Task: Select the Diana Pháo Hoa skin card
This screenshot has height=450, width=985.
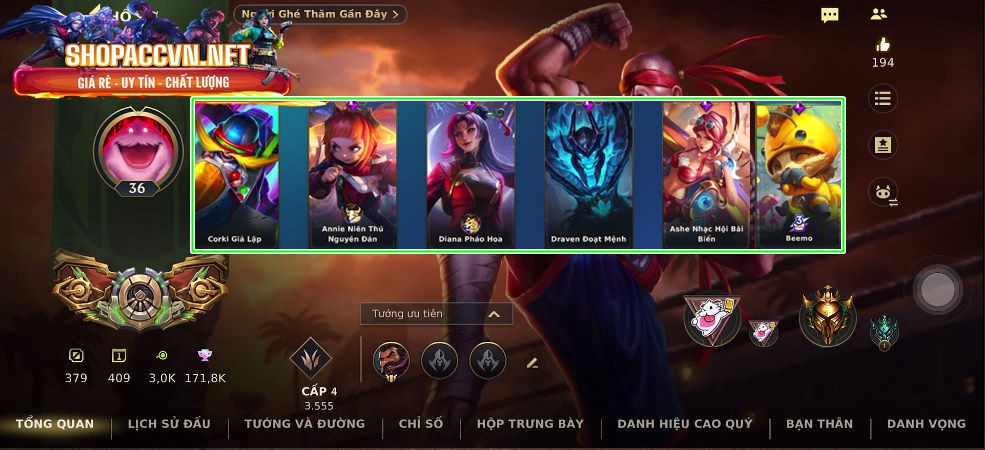Action: pyautogui.click(x=470, y=175)
